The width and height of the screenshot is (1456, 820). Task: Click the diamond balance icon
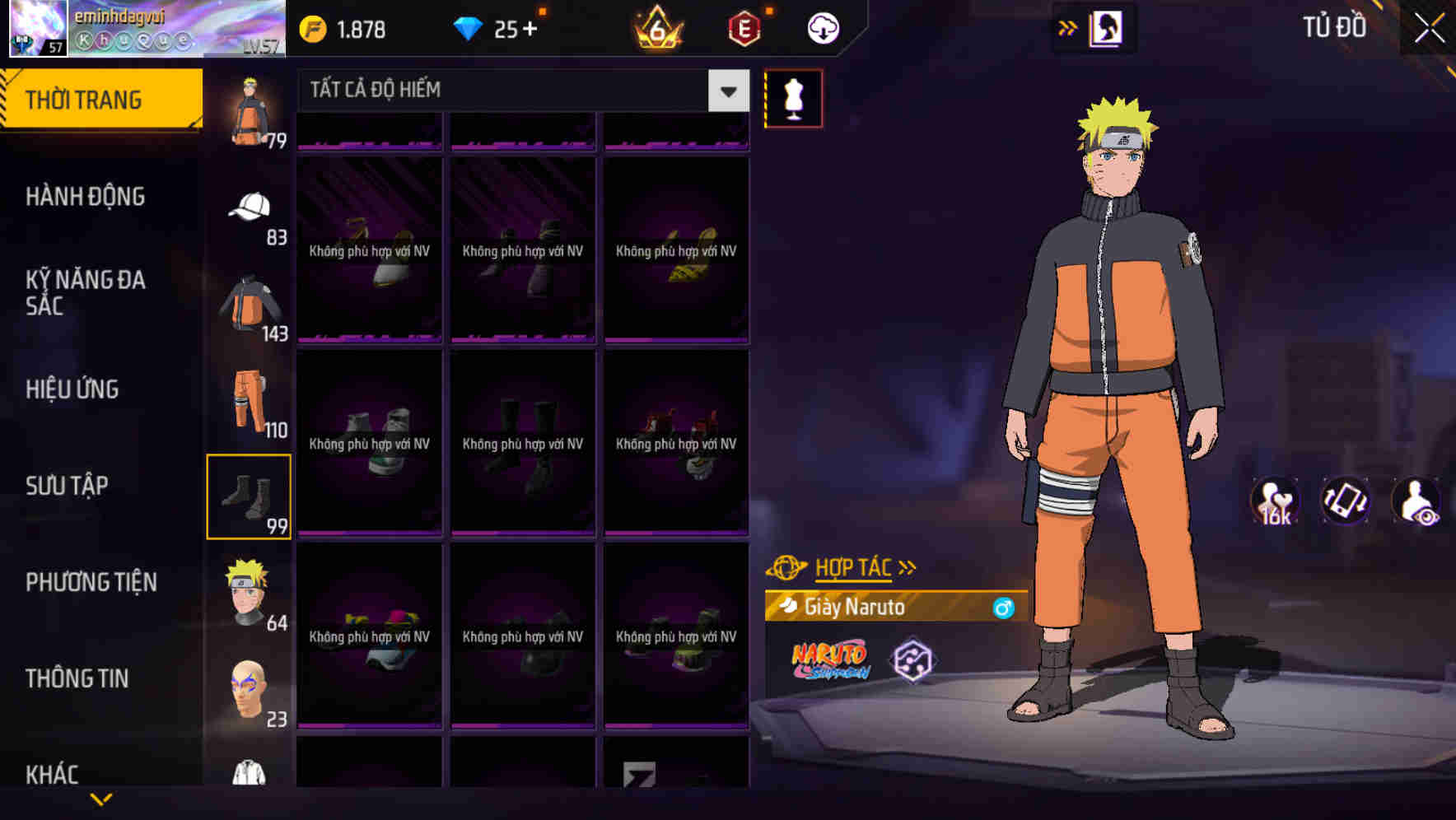469,27
